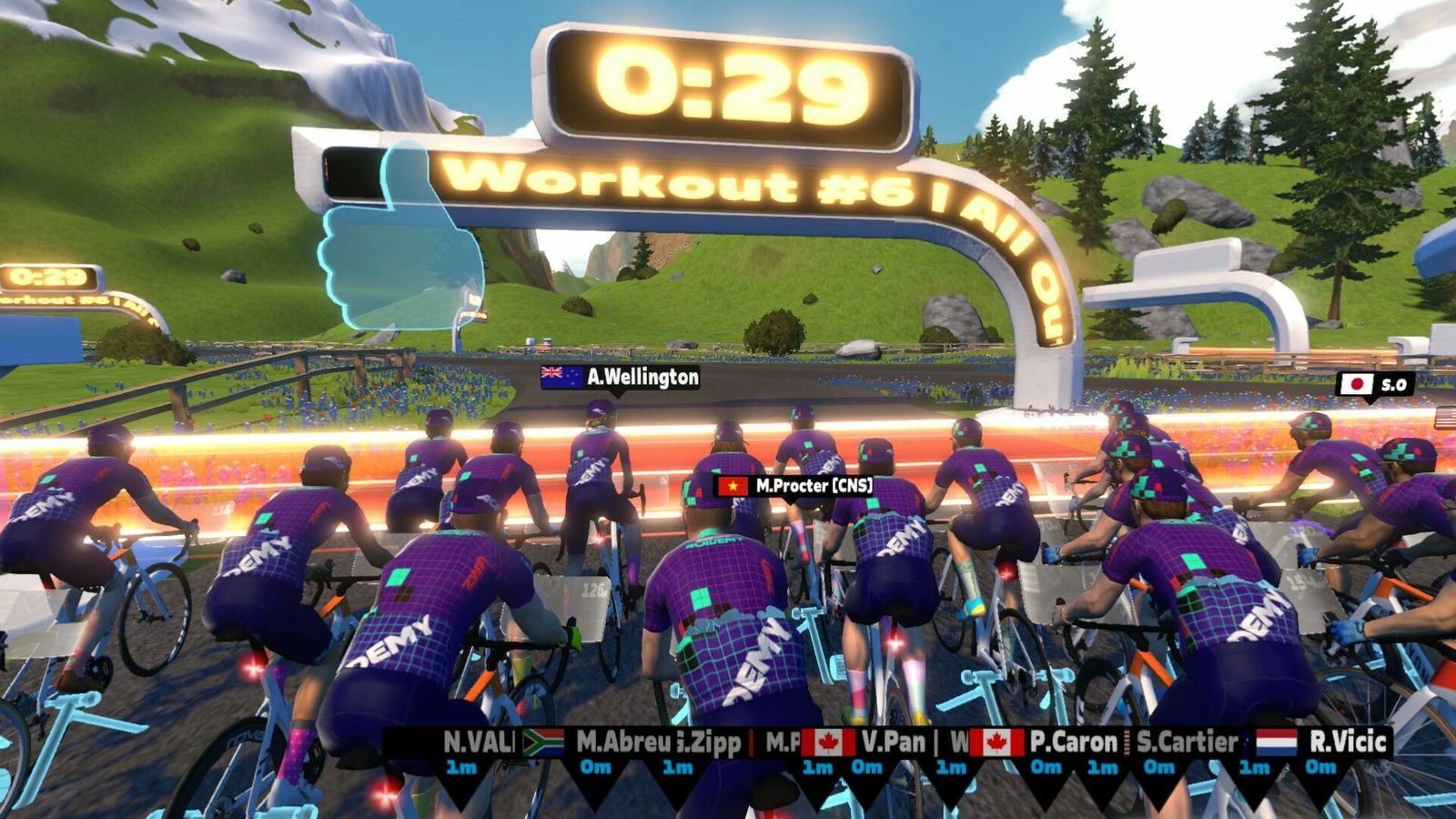The width and height of the screenshot is (1456, 819).
Task: Click the S.Cartier rider label
Action: [1186, 743]
